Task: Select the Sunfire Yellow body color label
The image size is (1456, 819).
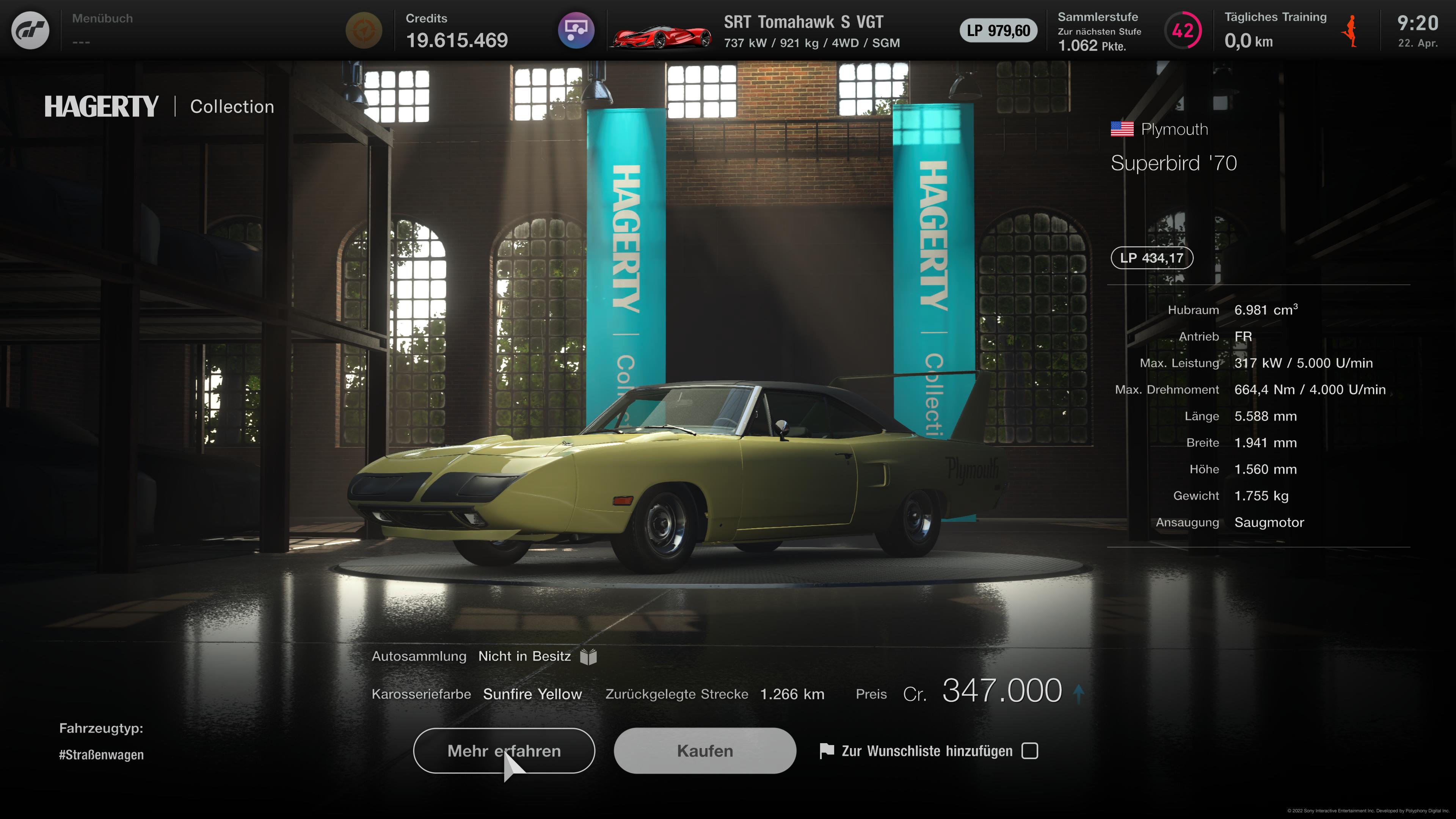Action: [532, 693]
